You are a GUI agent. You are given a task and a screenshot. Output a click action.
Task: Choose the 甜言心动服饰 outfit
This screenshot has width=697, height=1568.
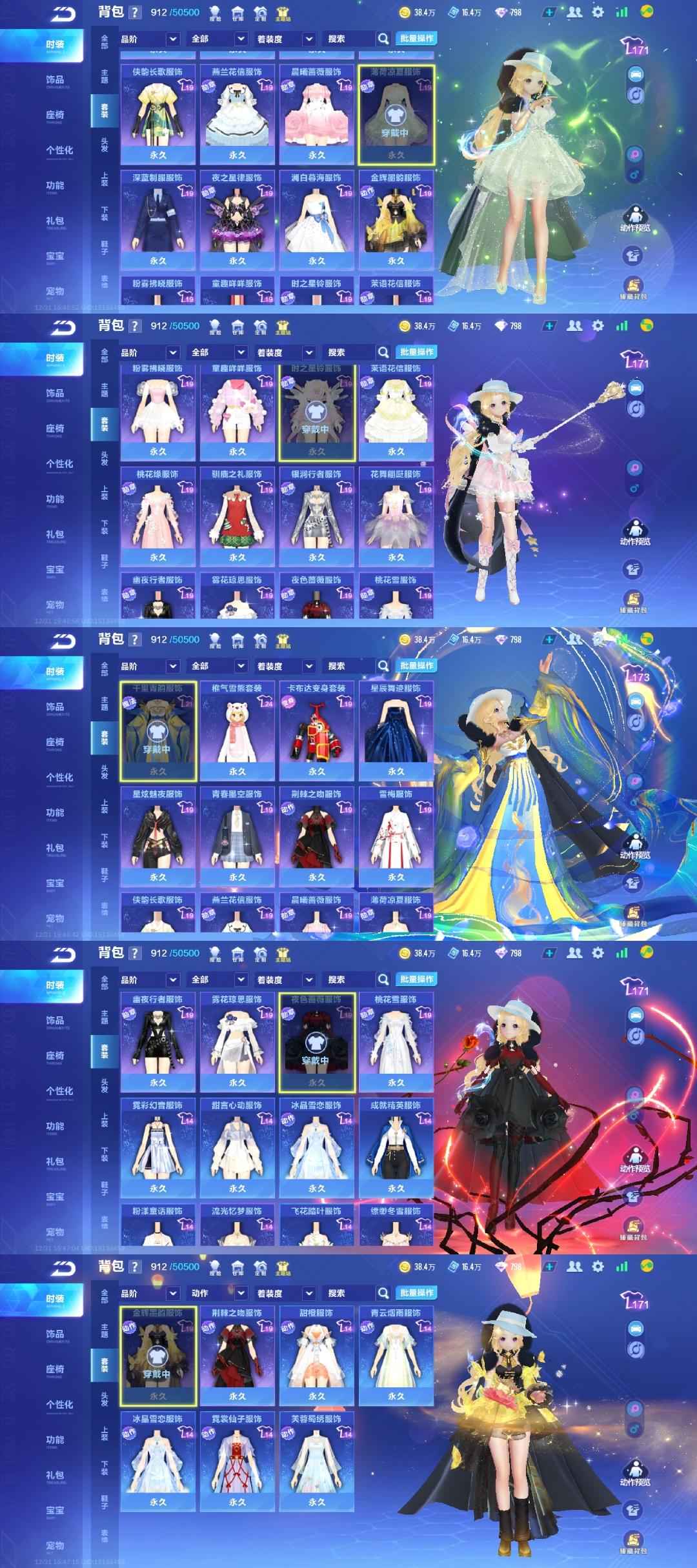tap(237, 1147)
